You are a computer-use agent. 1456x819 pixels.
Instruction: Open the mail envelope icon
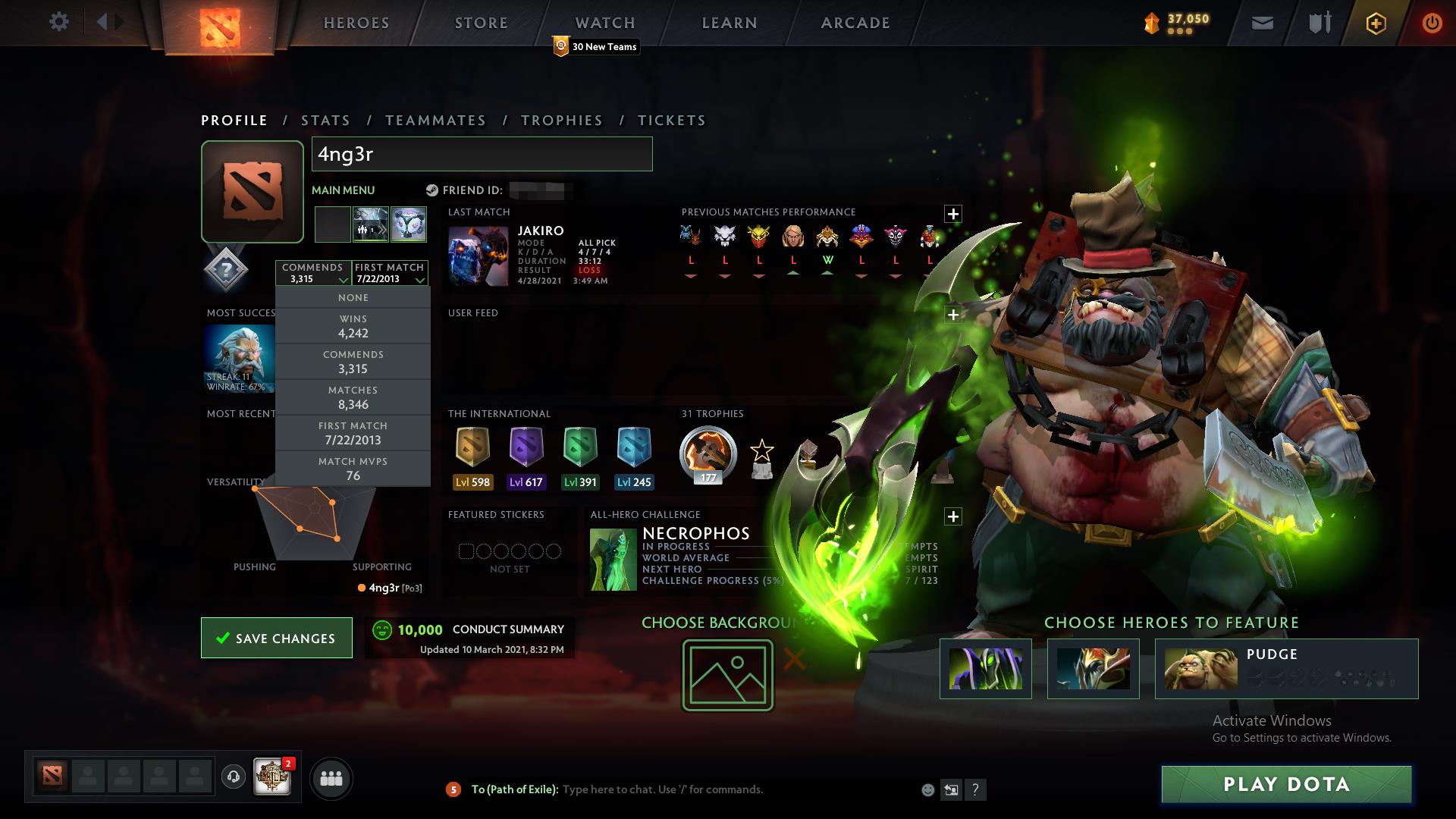1262,23
